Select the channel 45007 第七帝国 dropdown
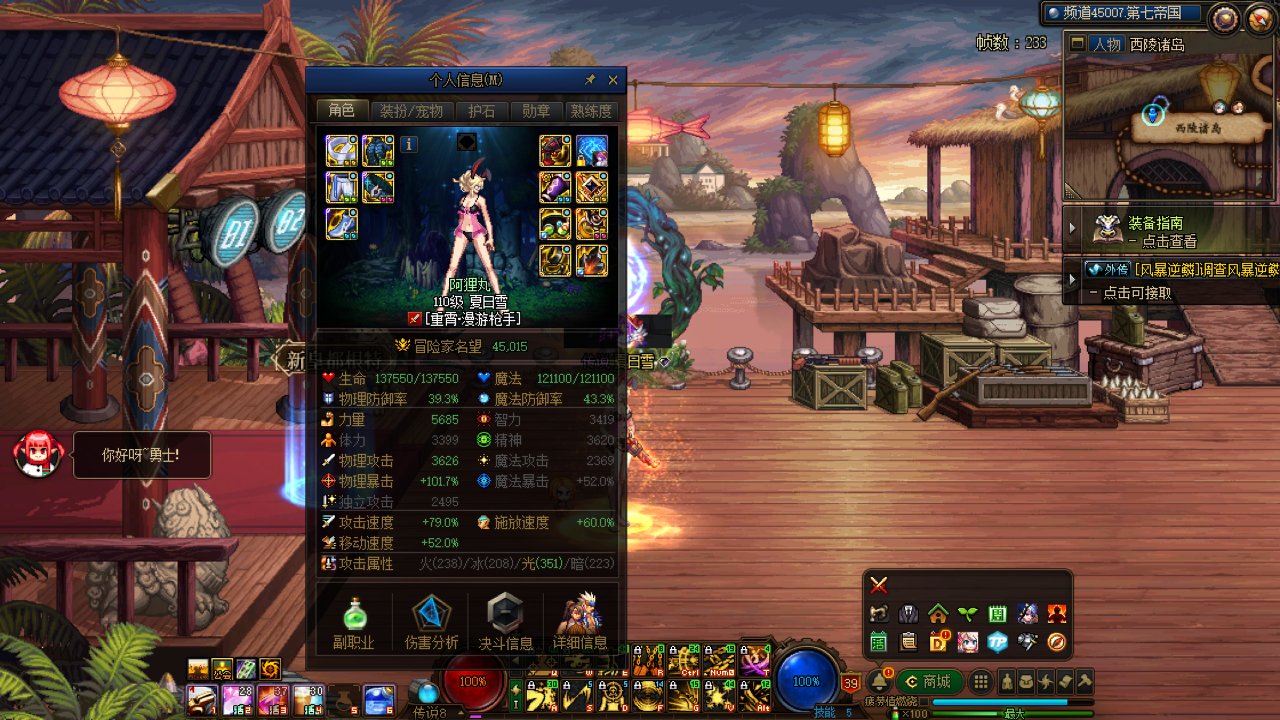 [1120, 13]
